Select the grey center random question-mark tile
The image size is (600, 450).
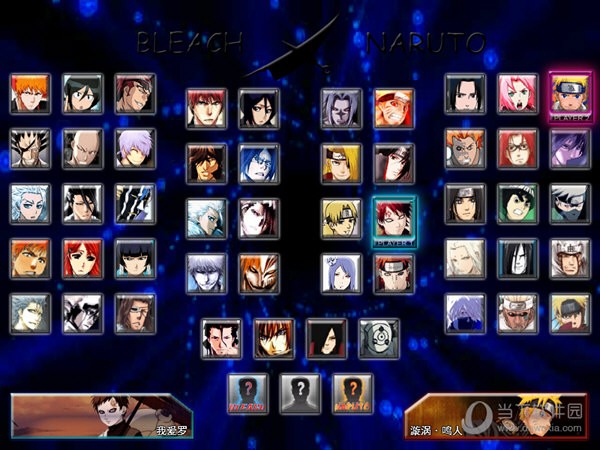tap(300, 392)
